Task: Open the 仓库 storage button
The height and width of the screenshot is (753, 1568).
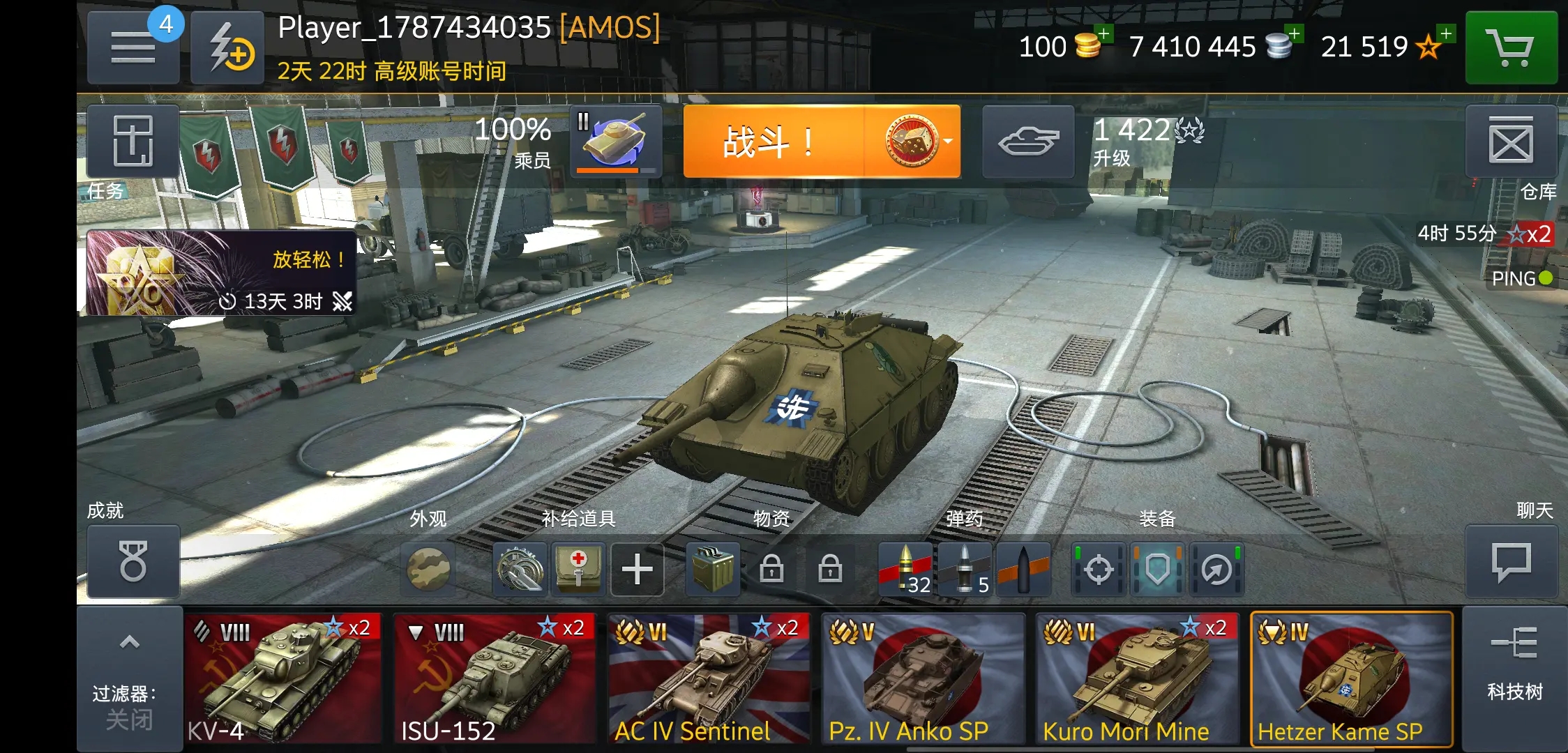Action: 1511,142
